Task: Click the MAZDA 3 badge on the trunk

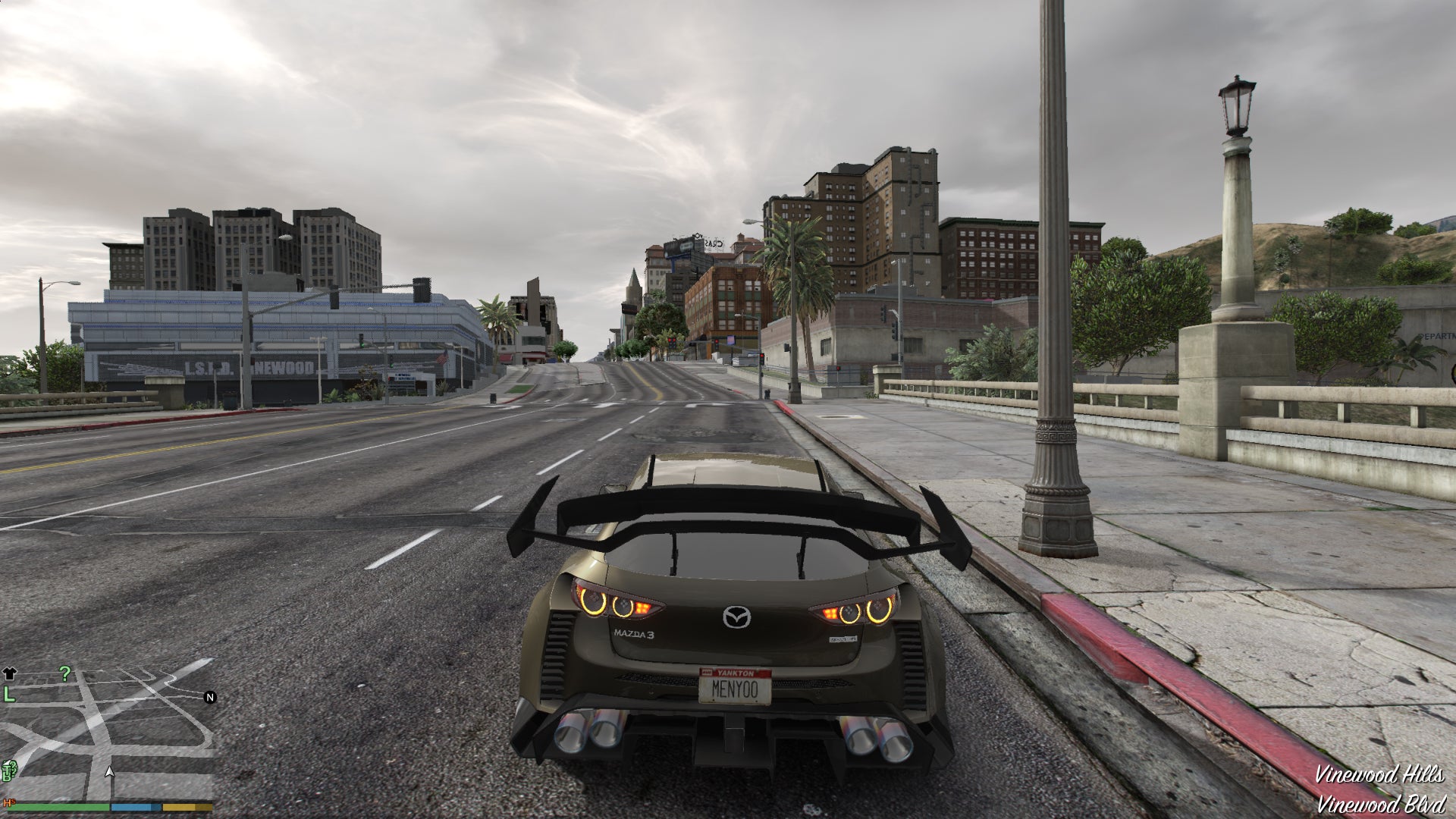Action: [x=635, y=635]
